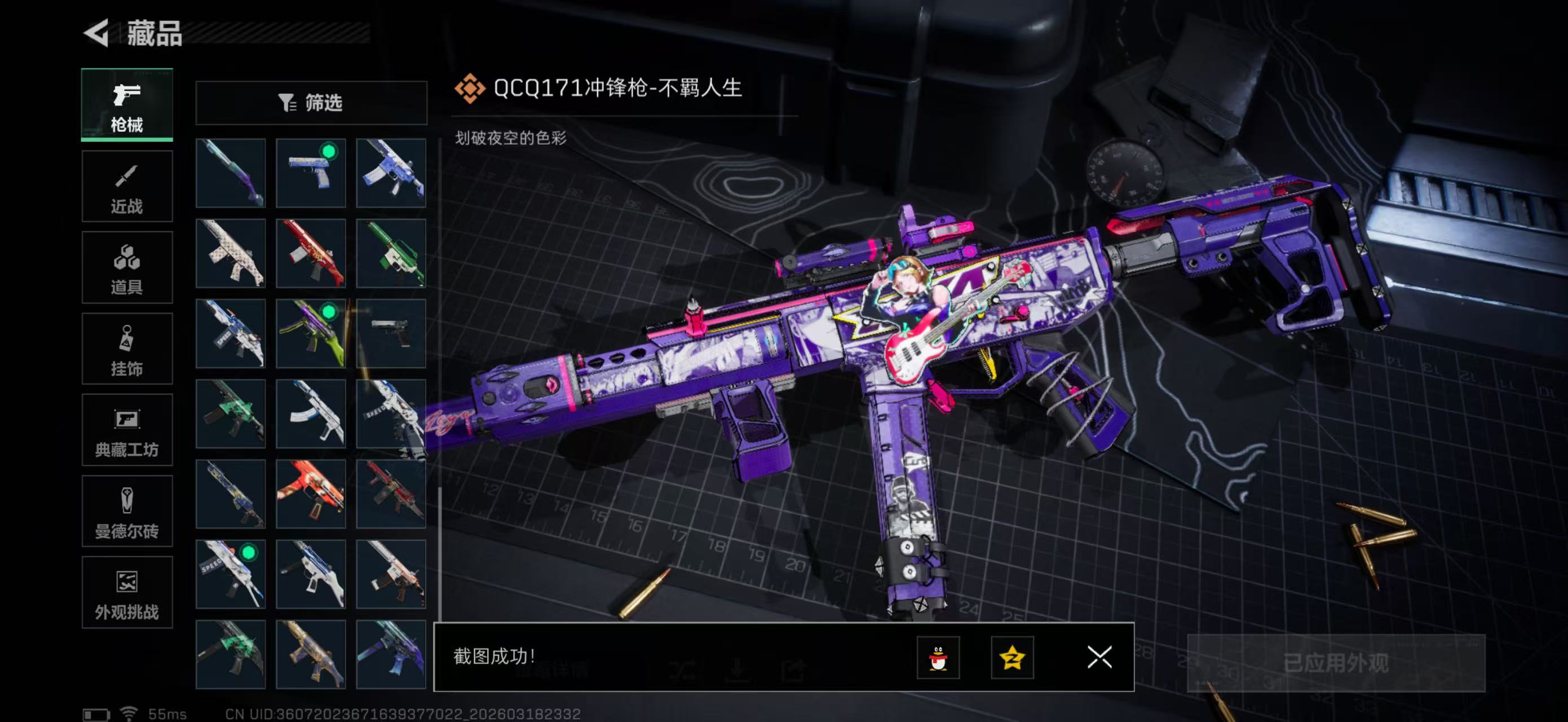Viewport: 1568px width, 722px height.
Task: Pick the small black pistol thumbnail
Action: coord(391,333)
